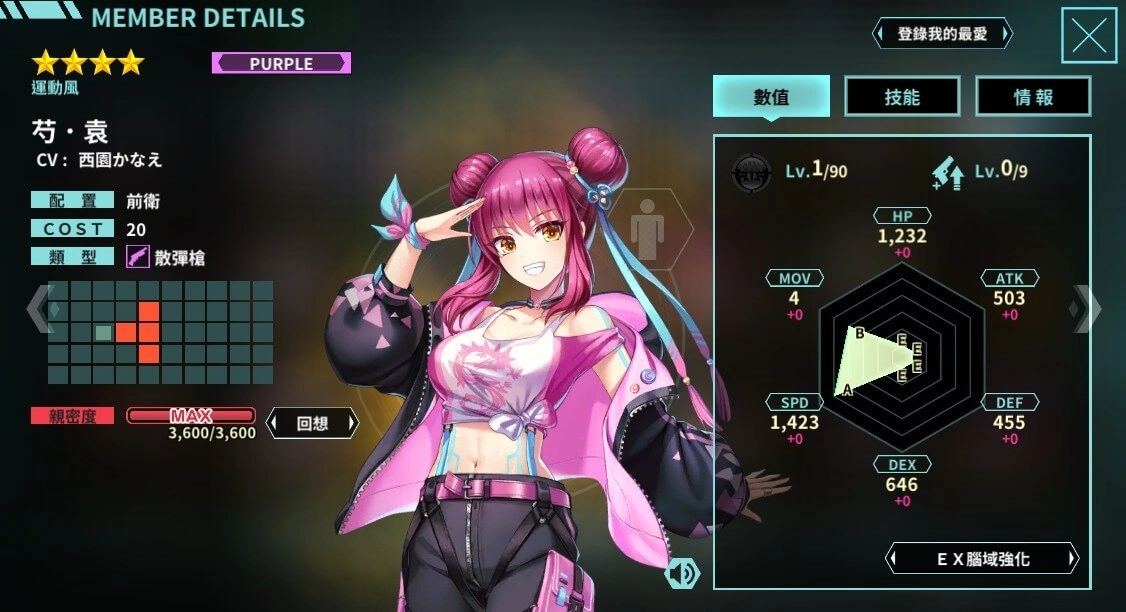This screenshot has width=1126, height=612.
Task: Register character as 我的最愛 favorite
Action: click(x=942, y=34)
